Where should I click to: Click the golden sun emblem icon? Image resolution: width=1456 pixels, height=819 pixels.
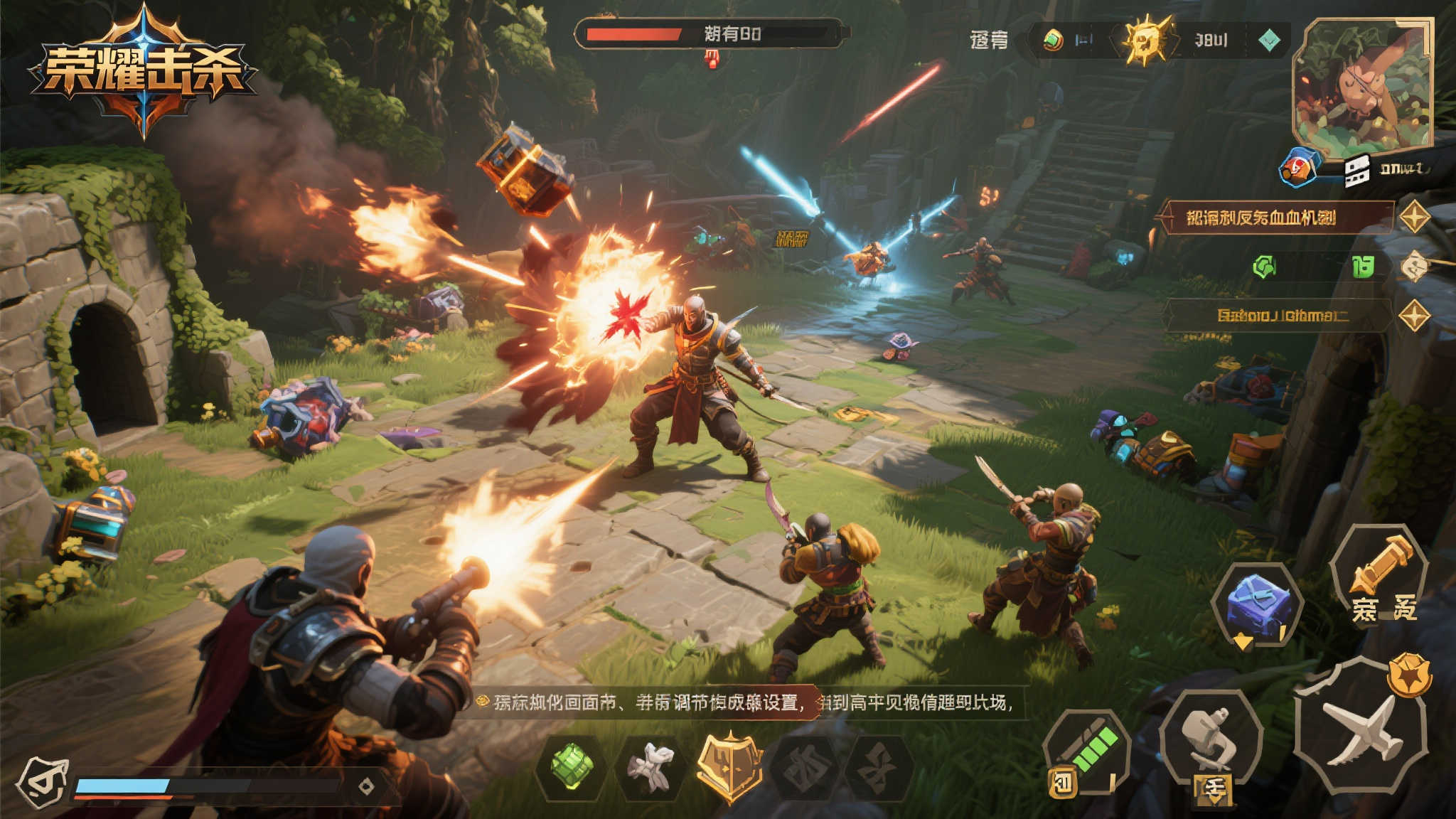click(1145, 41)
